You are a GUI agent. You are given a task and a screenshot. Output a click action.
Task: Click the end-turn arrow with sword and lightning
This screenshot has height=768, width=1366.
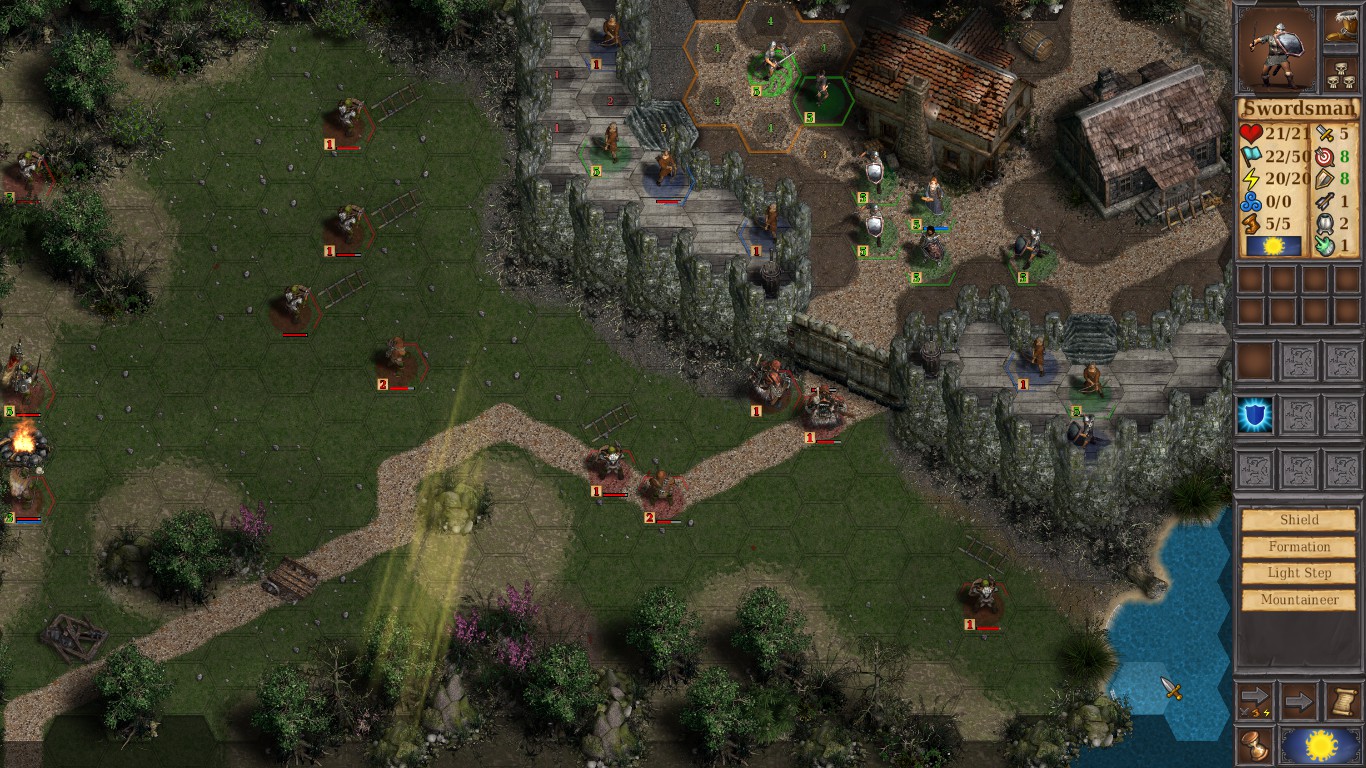(x=1254, y=699)
